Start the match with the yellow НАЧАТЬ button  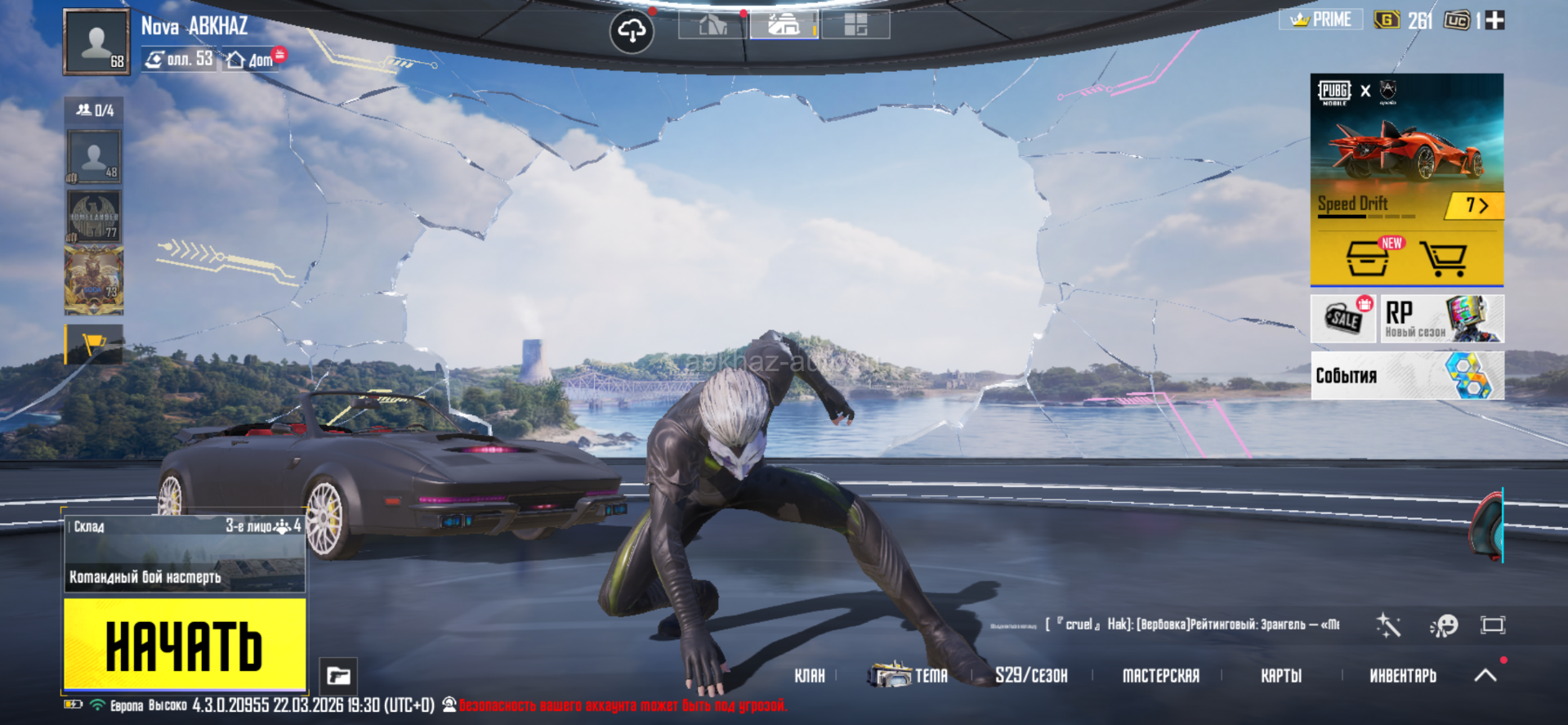(185, 645)
